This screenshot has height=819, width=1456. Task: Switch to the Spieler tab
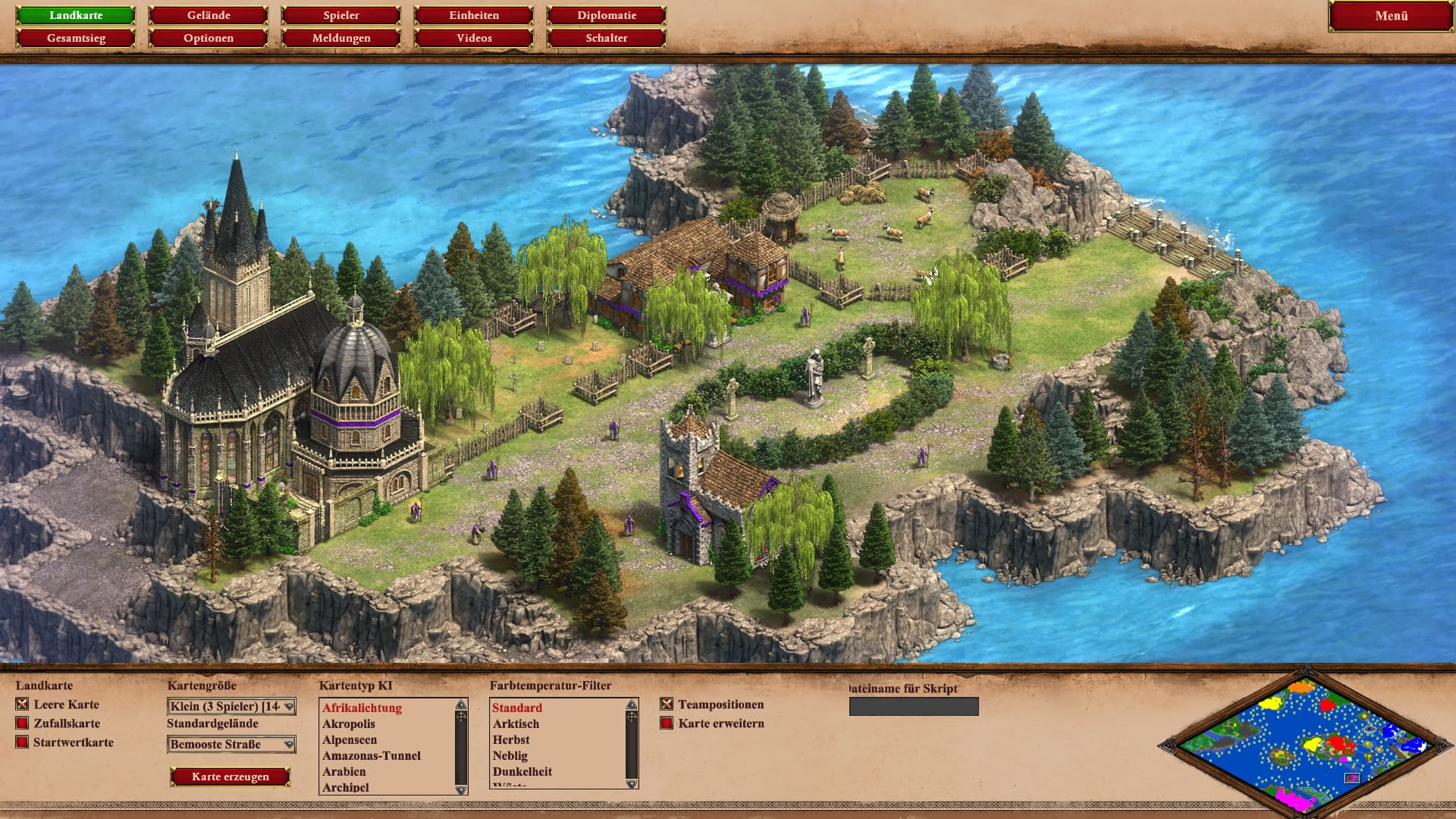click(x=341, y=15)
